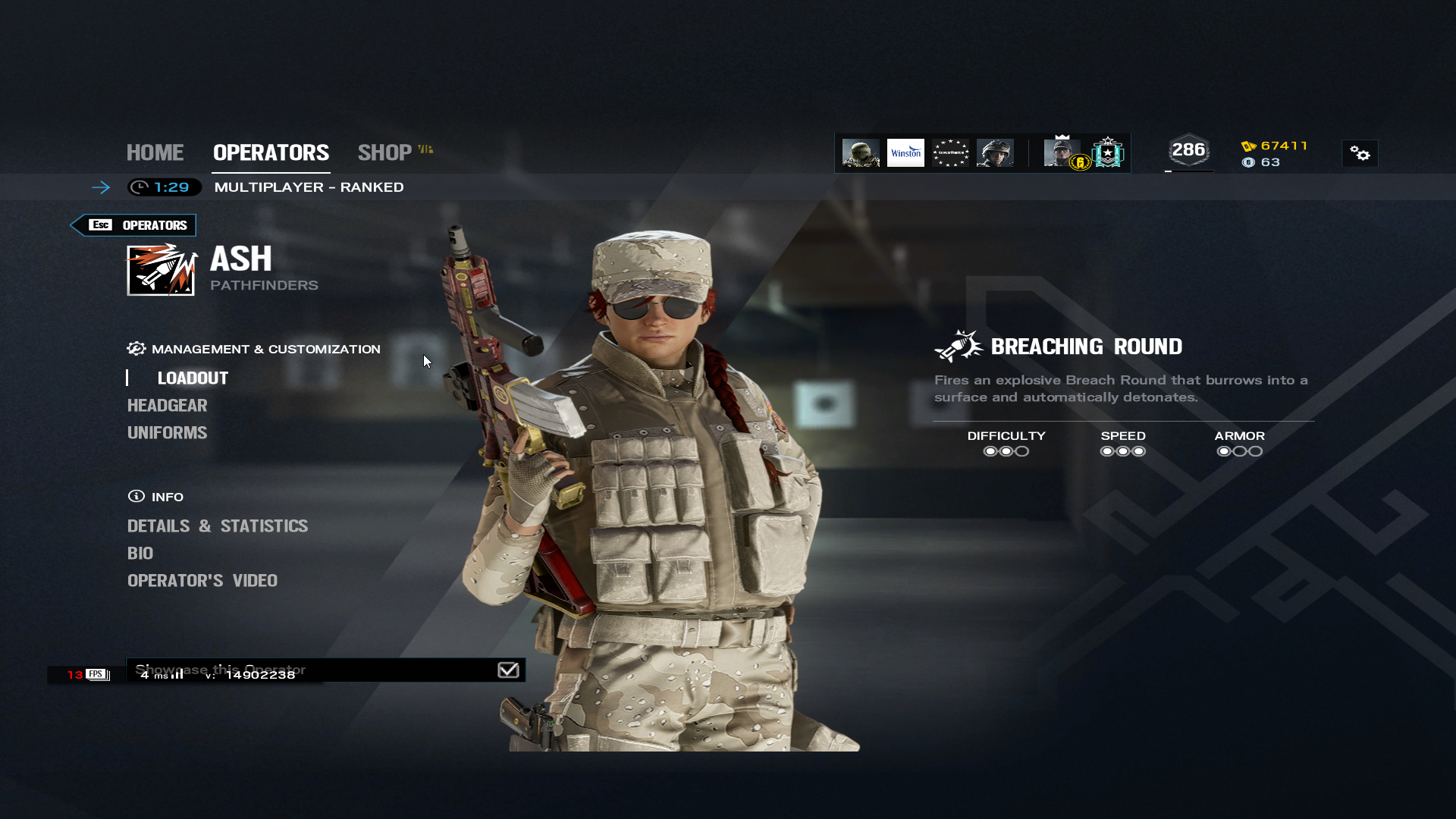Click the Winston squad member avatar

[905, 153]
